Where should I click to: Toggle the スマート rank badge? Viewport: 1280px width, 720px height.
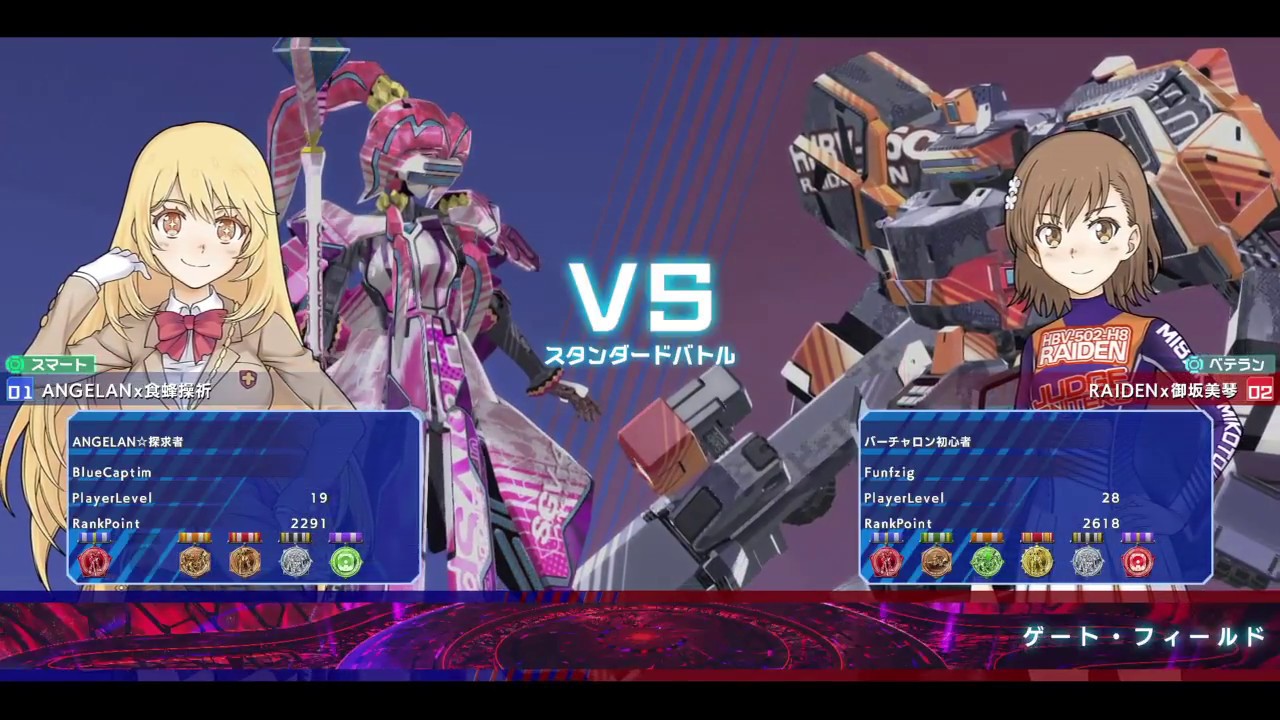[47, 365]
